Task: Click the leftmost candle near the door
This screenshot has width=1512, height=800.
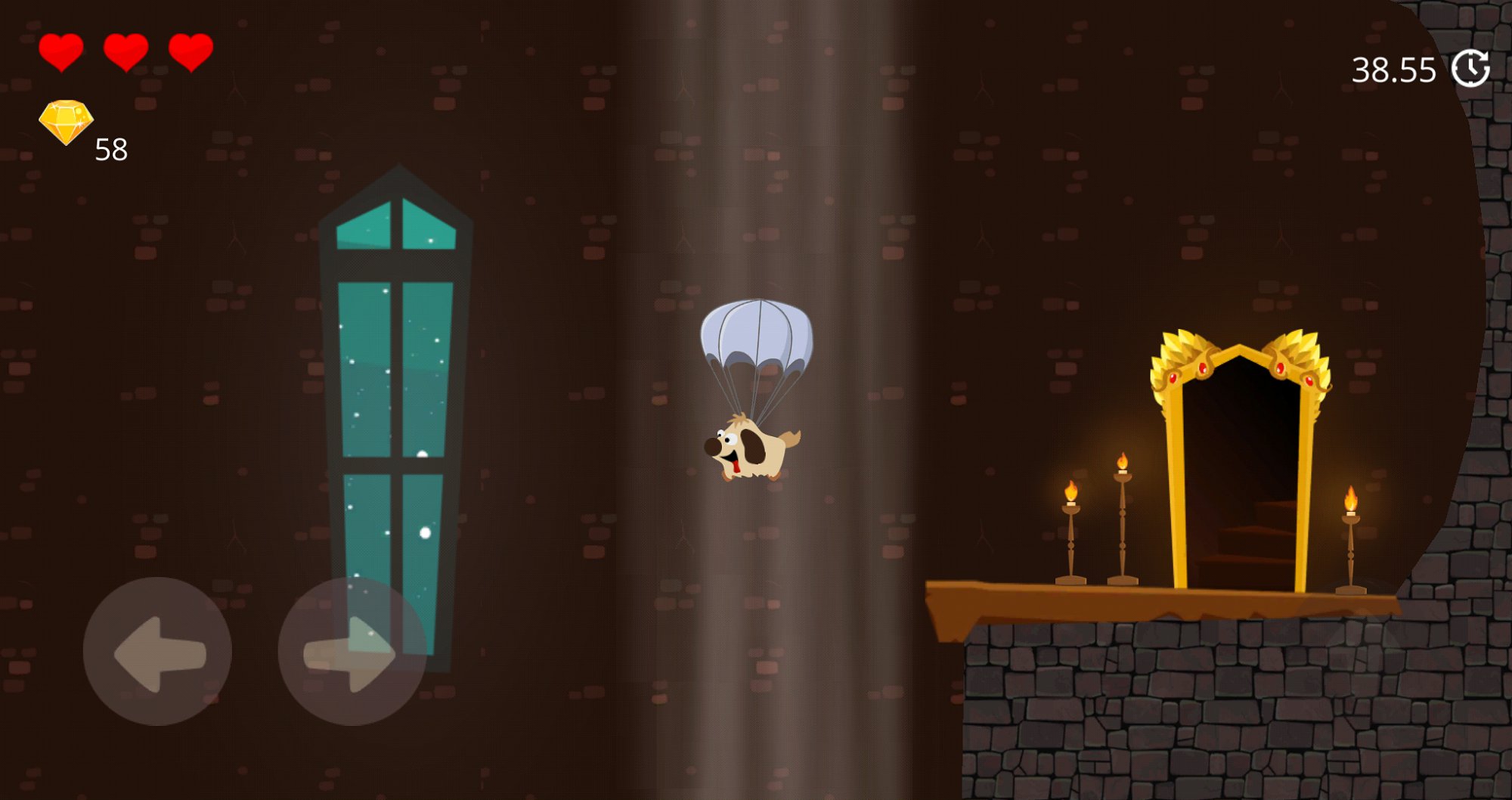Action: (1070, 529)
